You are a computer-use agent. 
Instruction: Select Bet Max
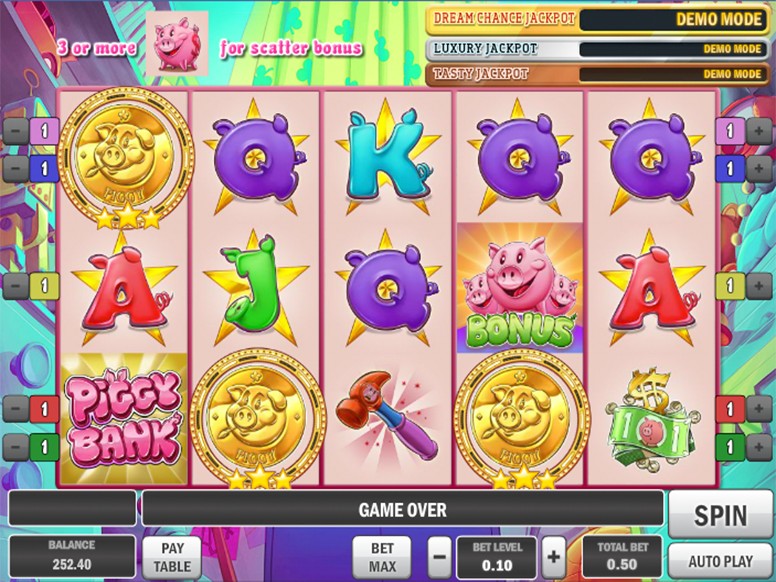click(x=383, y=557)
